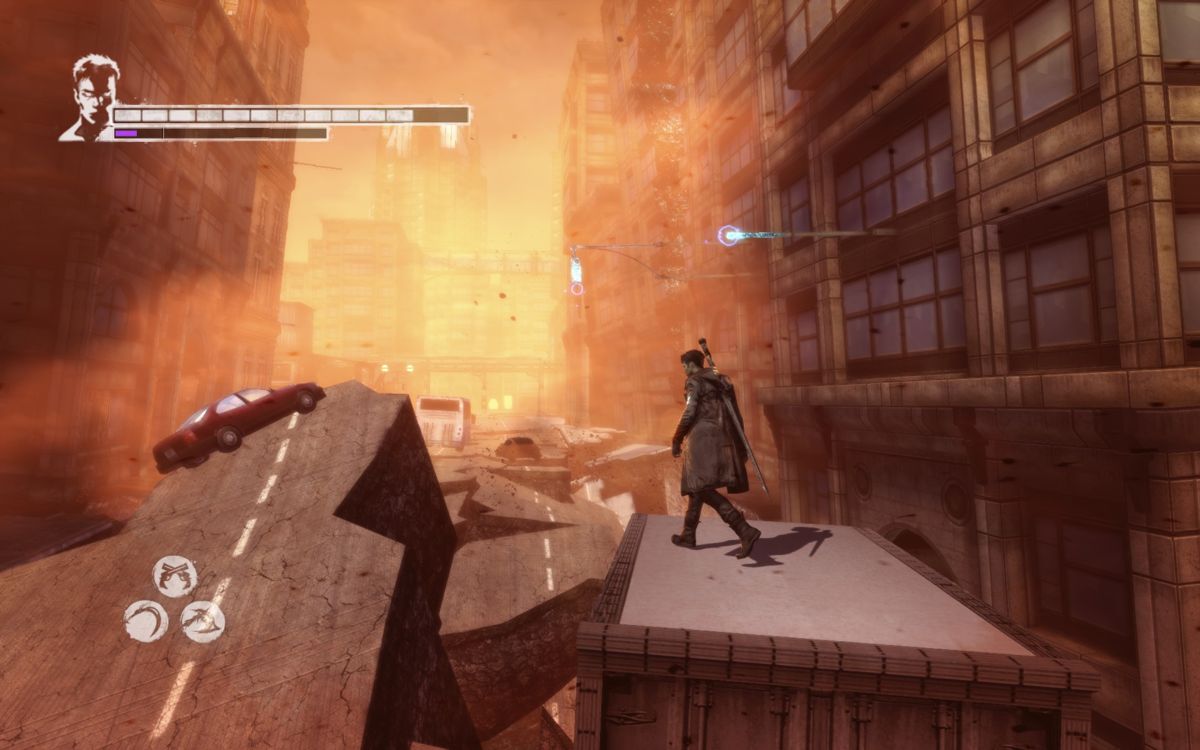
Task: Activate the jagged axe weapon icon
Action: point(203,621)
